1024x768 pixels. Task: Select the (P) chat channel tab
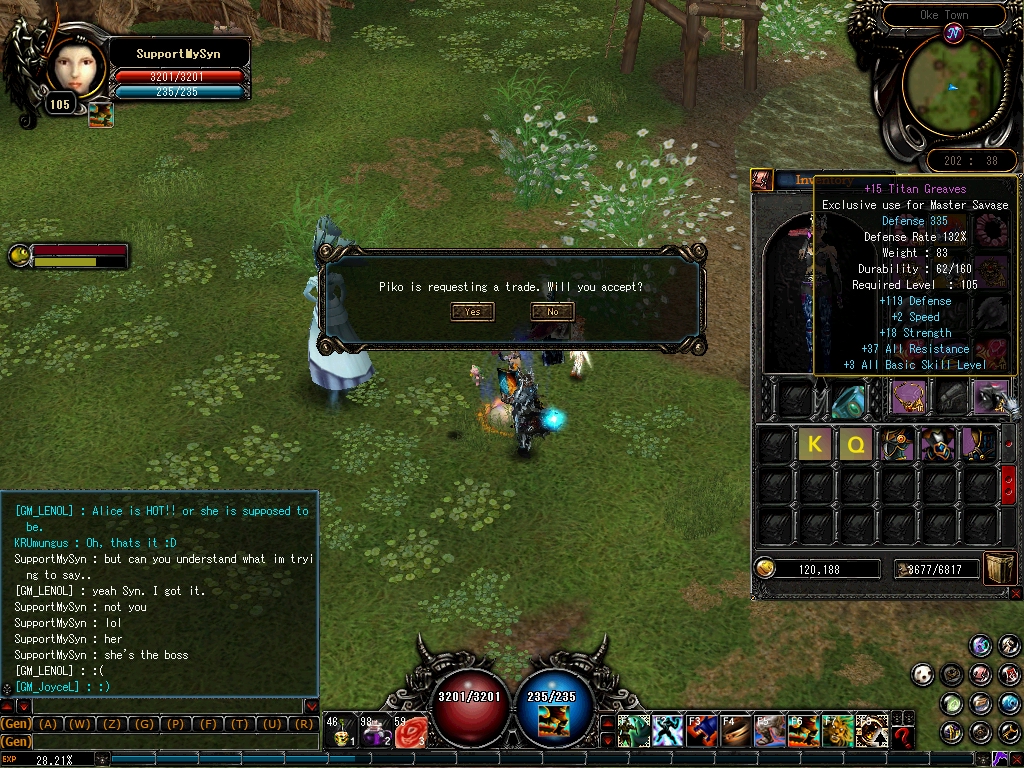(176, 723)
